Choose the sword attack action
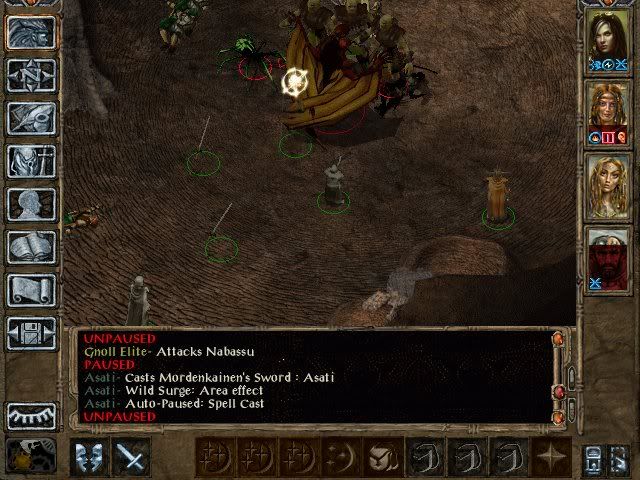640x480 pixels. [x=131, y=456]
